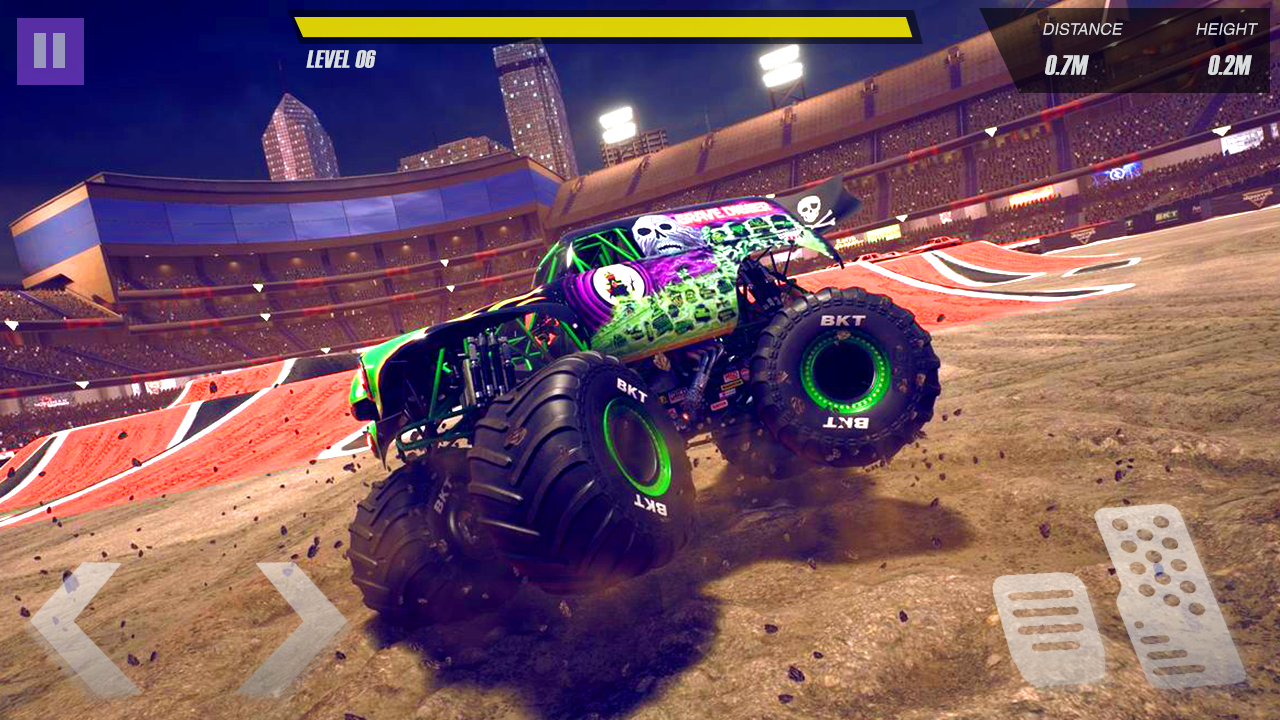
Task: Tap the DISTANCE stat display
Action: (x=1083, y=30)
